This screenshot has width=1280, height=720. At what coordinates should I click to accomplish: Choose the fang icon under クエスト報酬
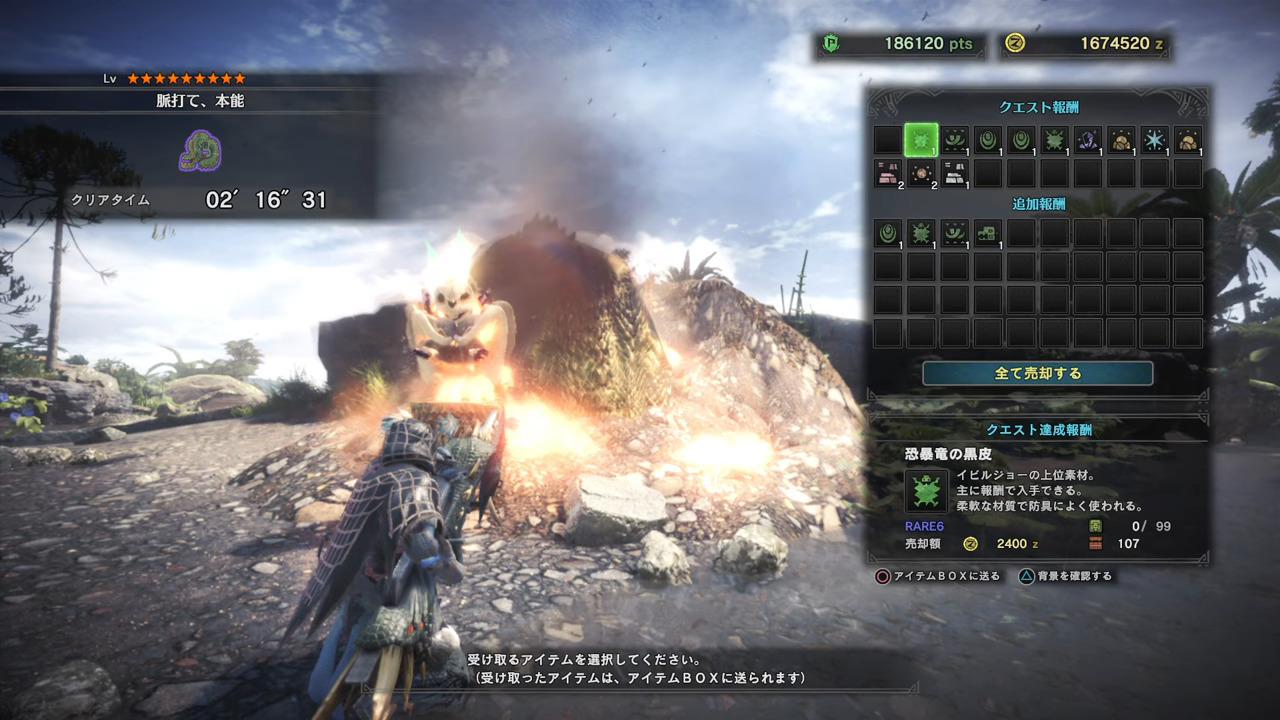point(954,140)
